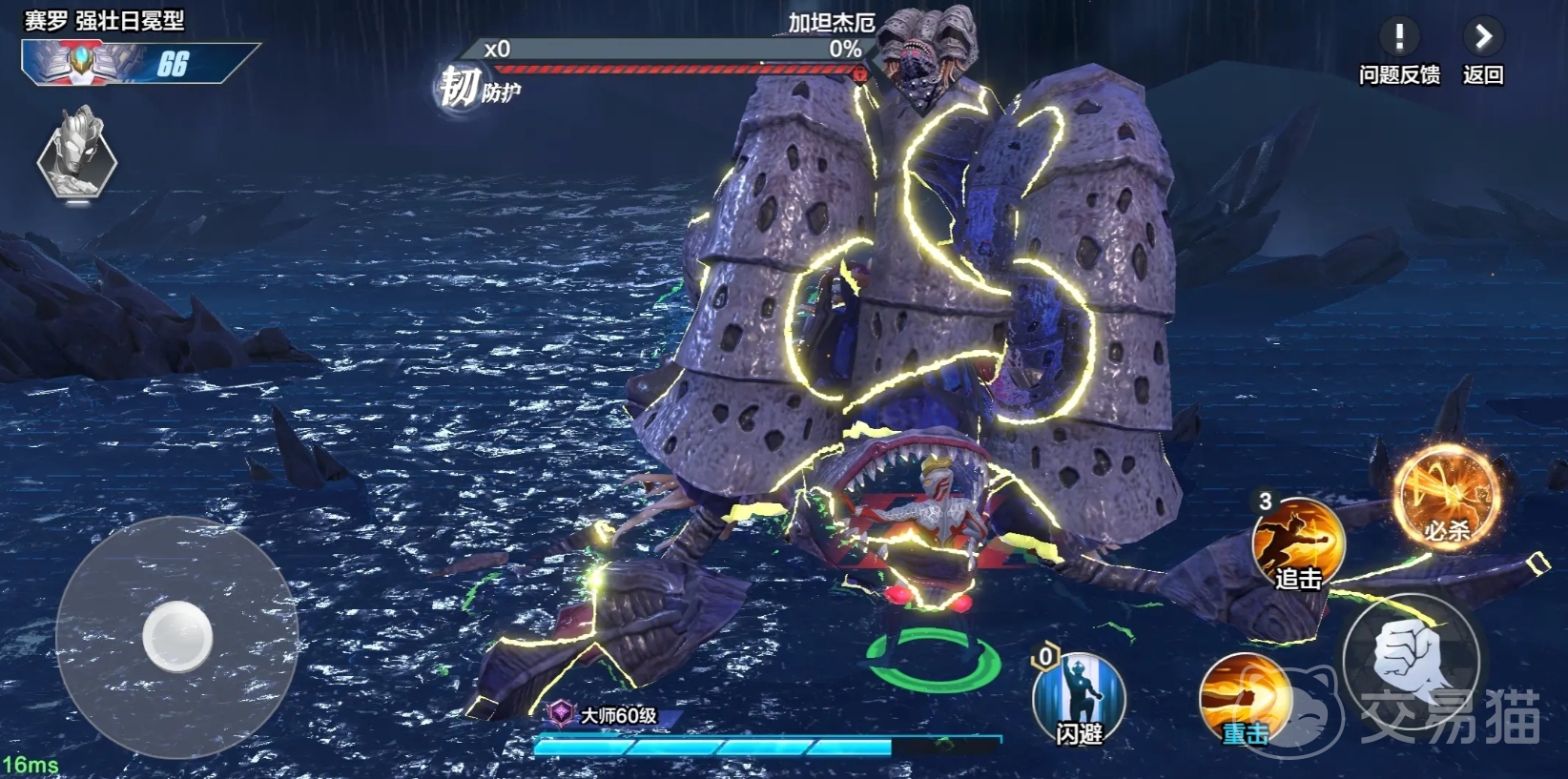Image resolution: width=1568 pixels, height=779 pixels.
Task: Activate the 必杀 ultimate skill
Action: click(x=1446, y=498)
